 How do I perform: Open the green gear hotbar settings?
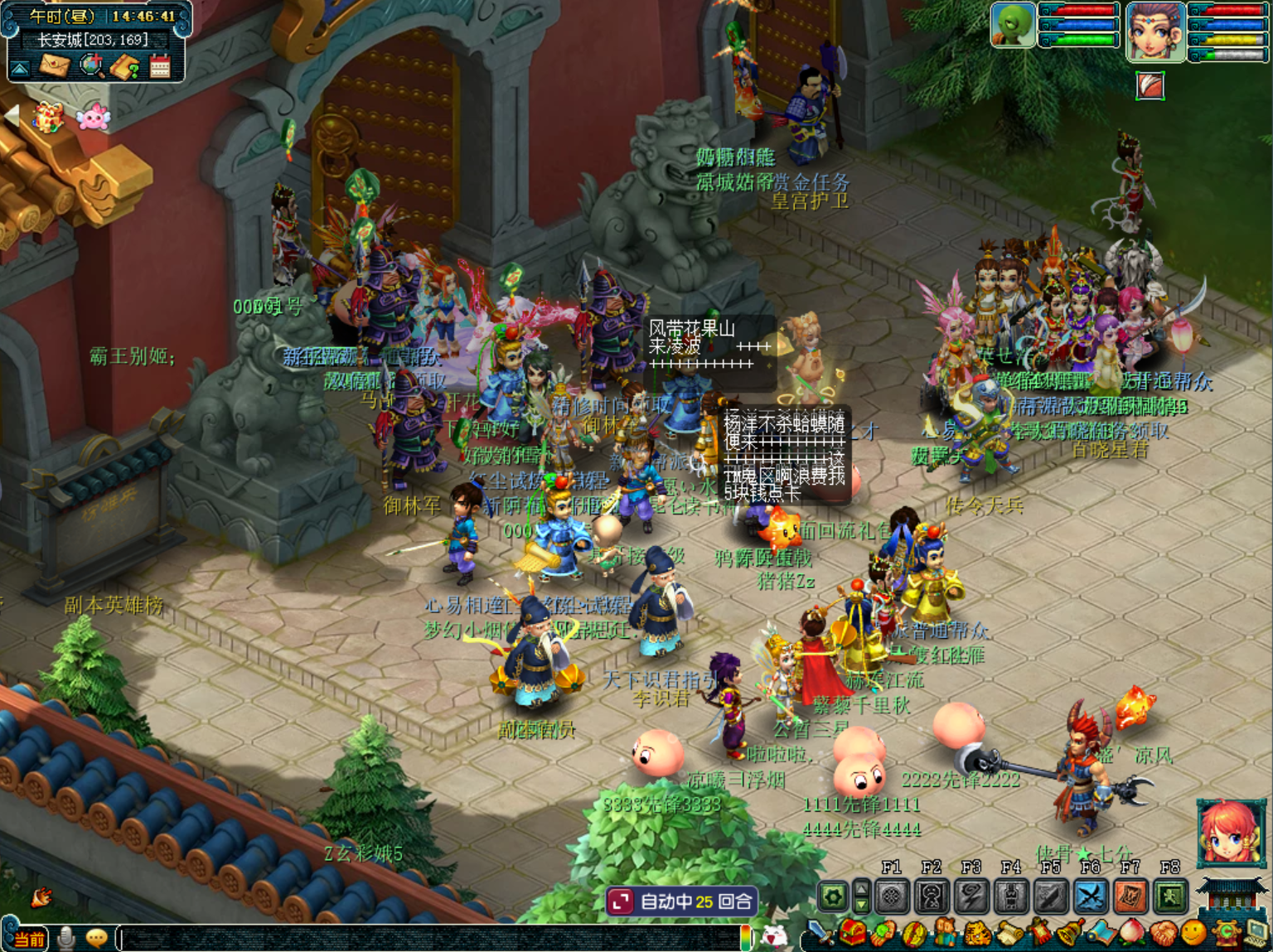tap(834, 896)
